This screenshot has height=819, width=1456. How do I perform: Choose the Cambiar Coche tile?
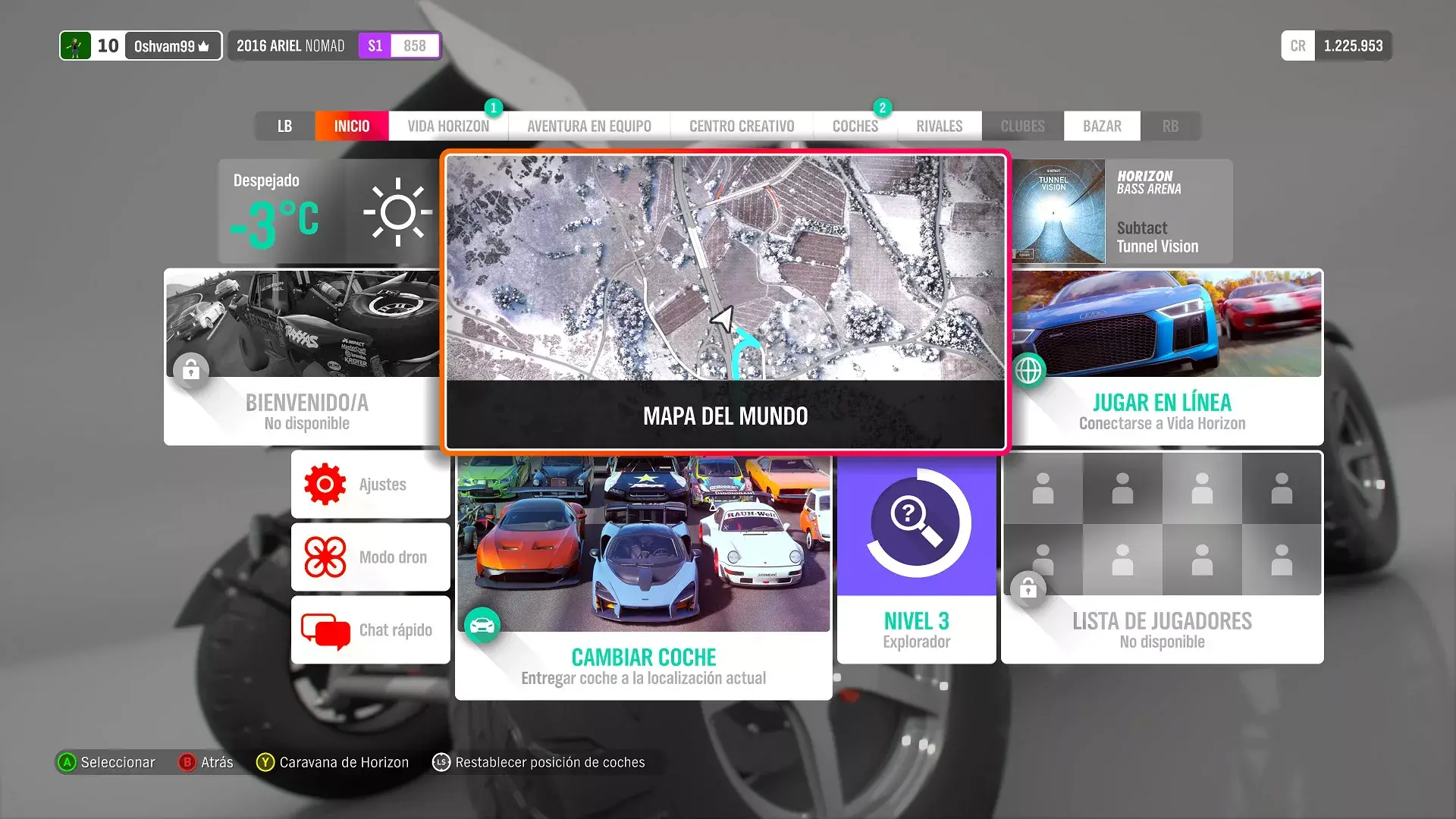(643, 576)
